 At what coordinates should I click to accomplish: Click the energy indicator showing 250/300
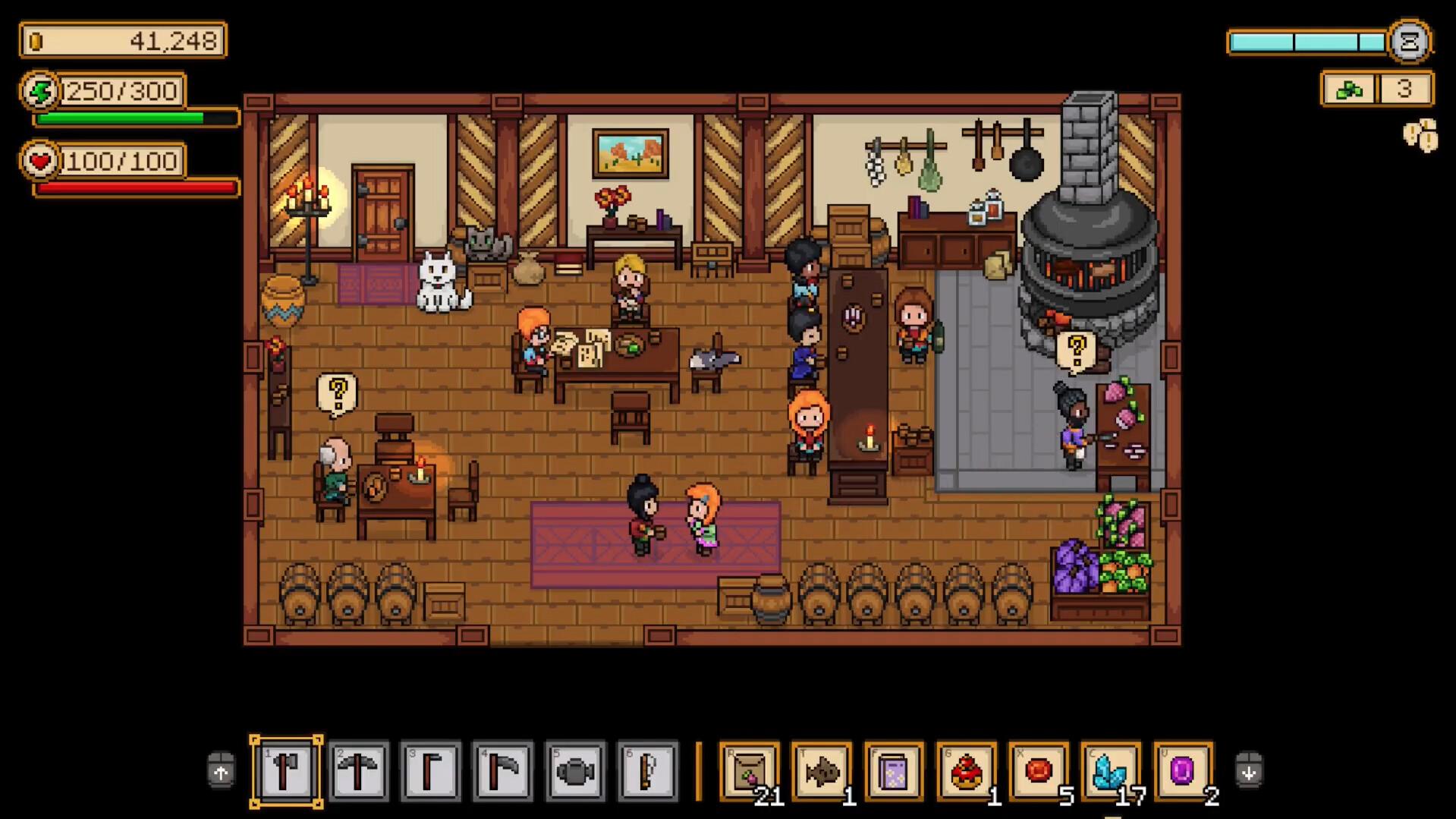coord(100,90)
